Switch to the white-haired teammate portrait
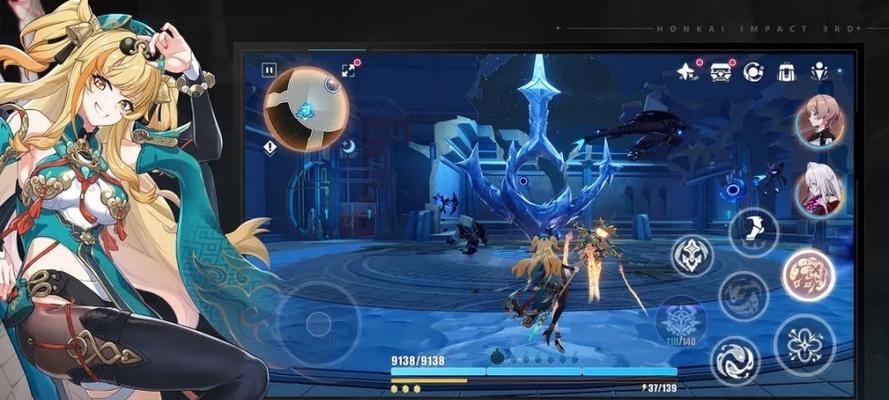 point(819,190)
